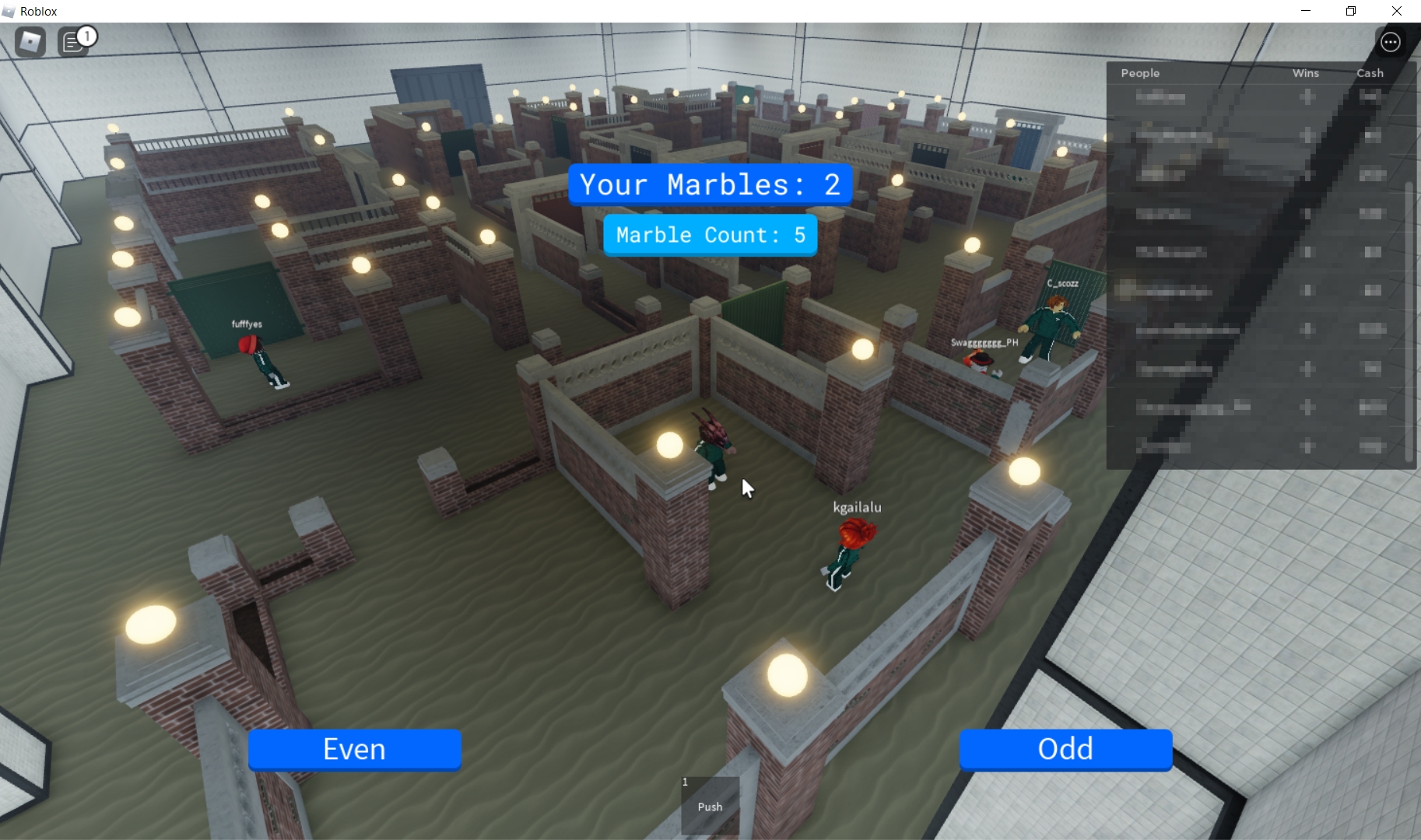Close the Roblox window

point(1397,11)
